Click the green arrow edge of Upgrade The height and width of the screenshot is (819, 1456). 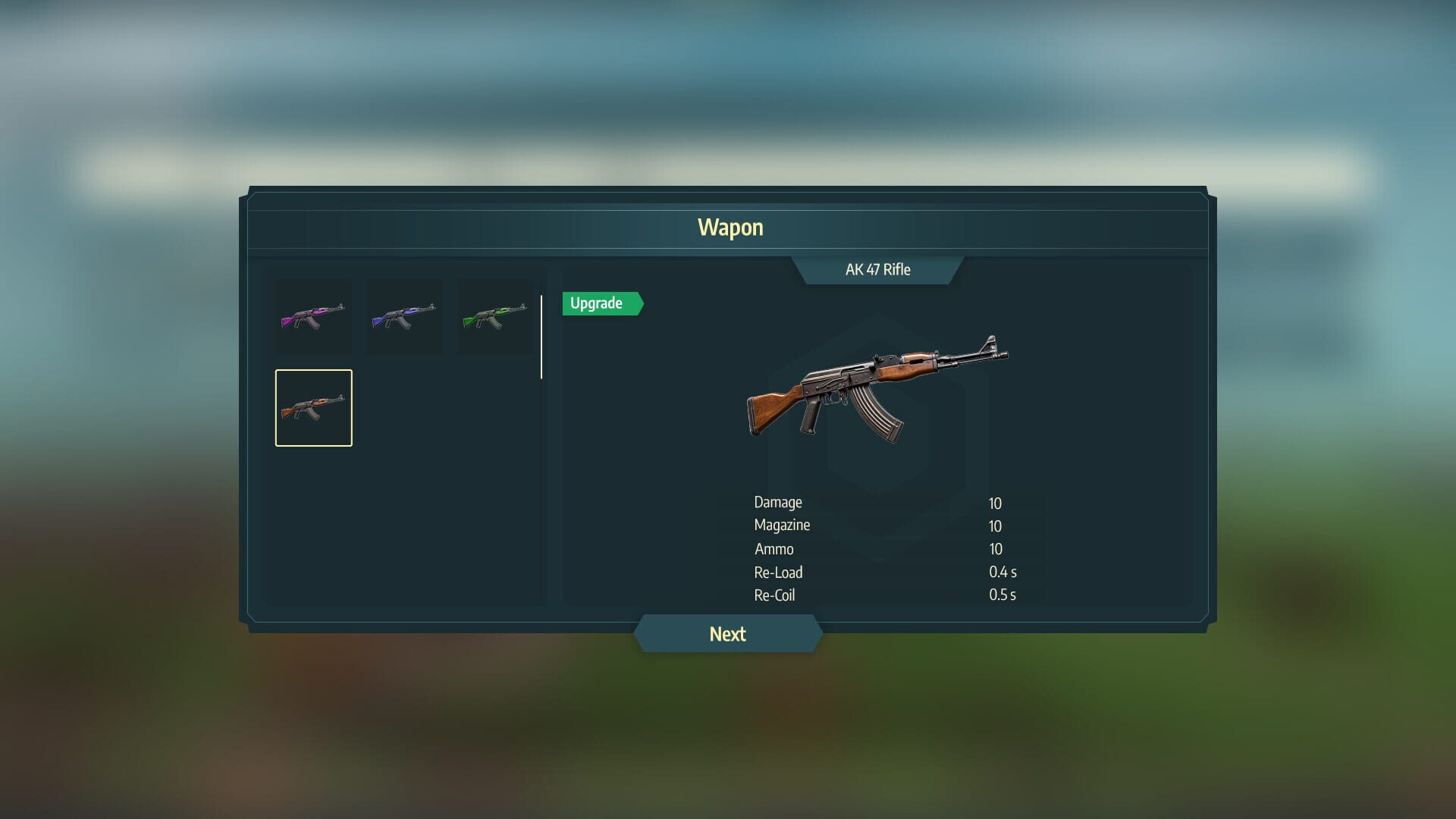click(639, 303)
